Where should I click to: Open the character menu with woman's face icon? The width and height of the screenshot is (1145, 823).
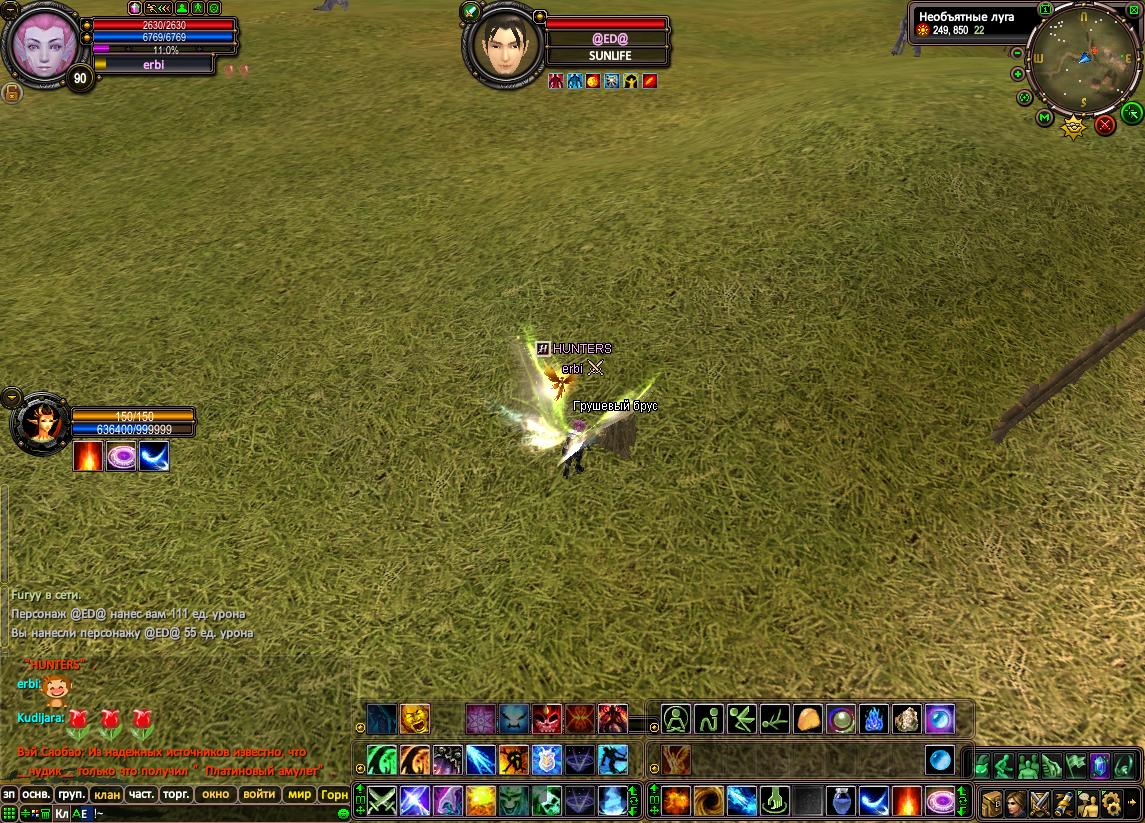[1018, 801]
